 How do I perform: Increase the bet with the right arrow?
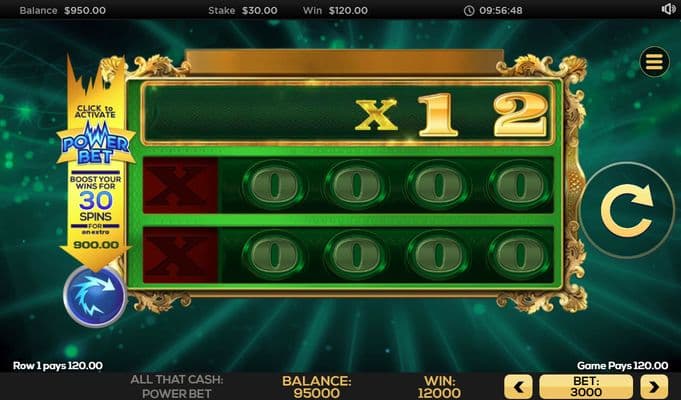point(654,387)
